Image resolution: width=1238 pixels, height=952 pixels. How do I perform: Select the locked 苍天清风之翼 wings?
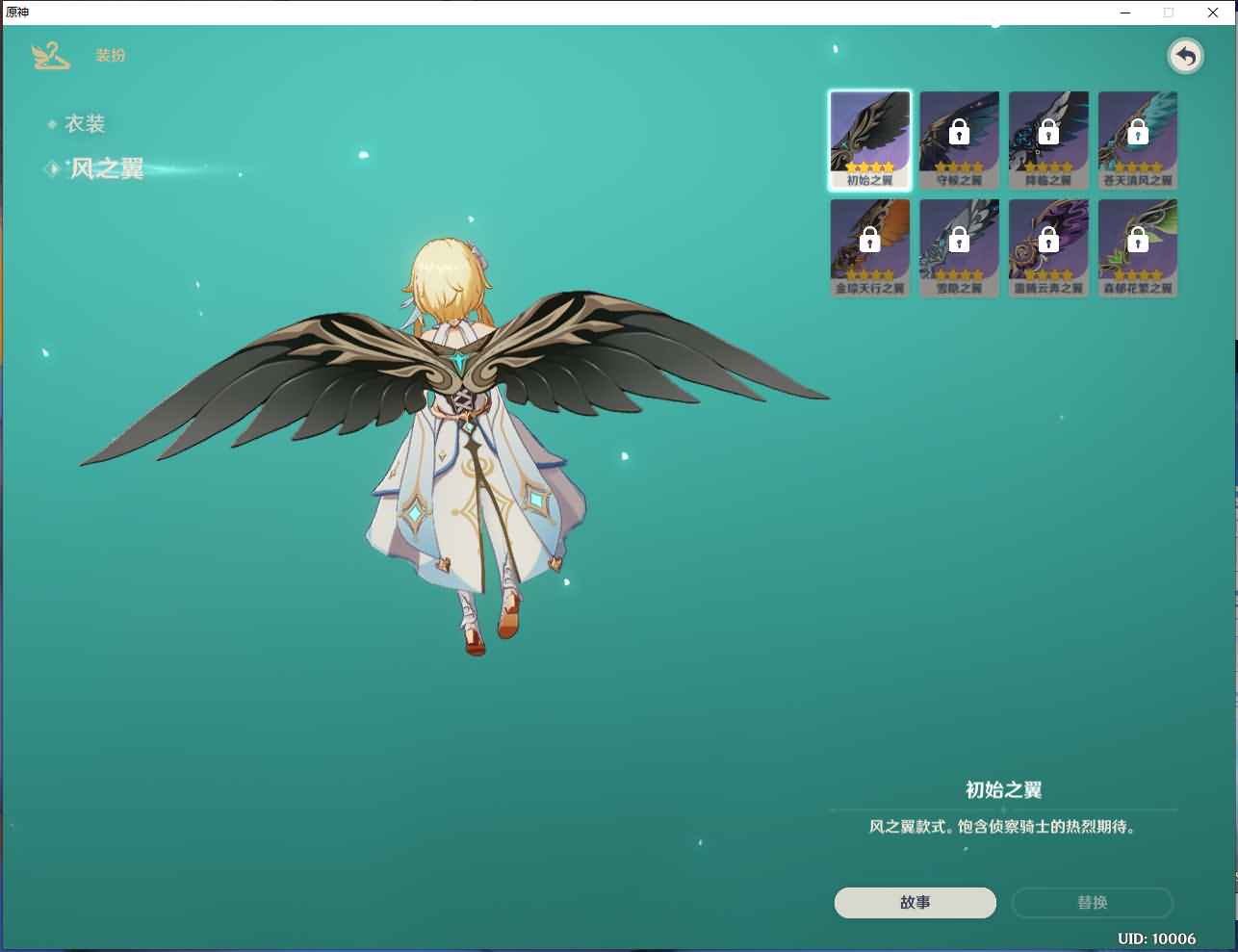(1138, 140)
